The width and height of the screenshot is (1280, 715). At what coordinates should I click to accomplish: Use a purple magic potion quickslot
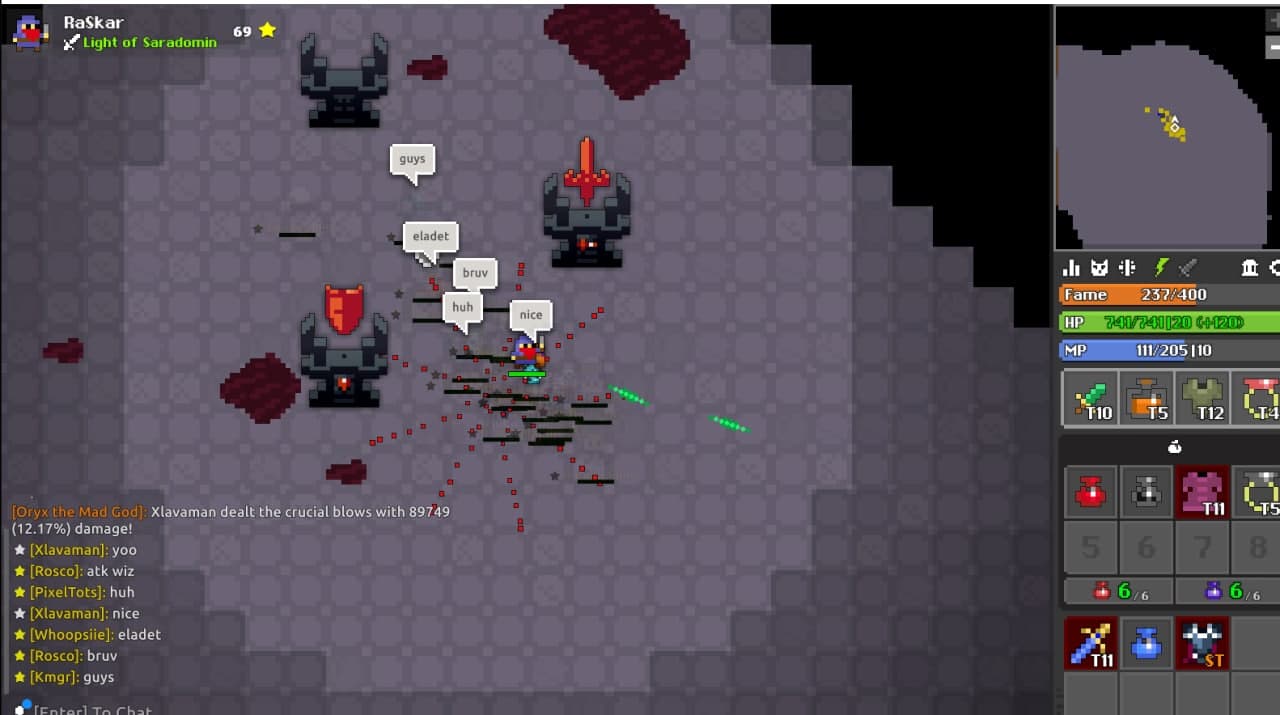1229,591
